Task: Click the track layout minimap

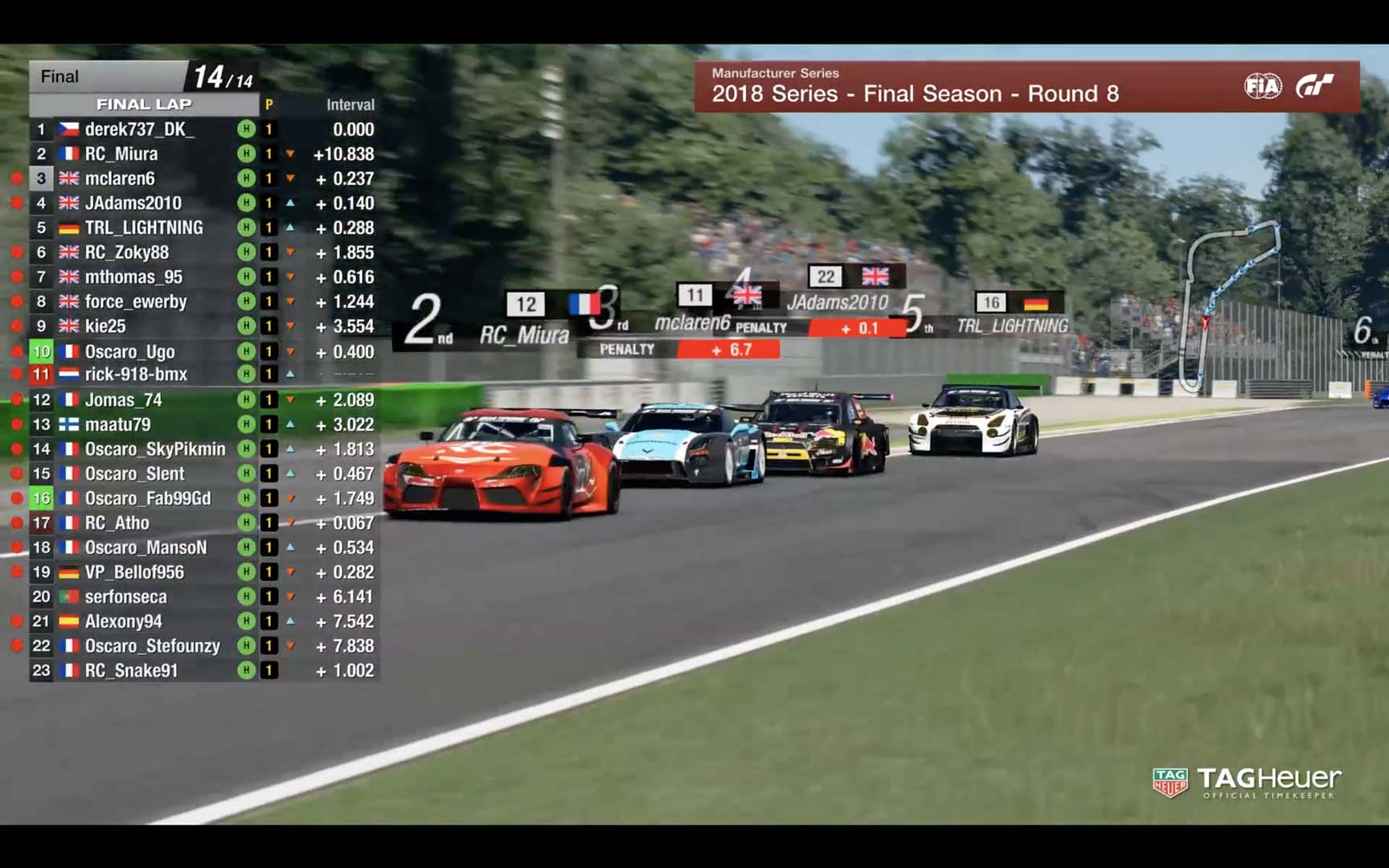Action: point(1231,305)
